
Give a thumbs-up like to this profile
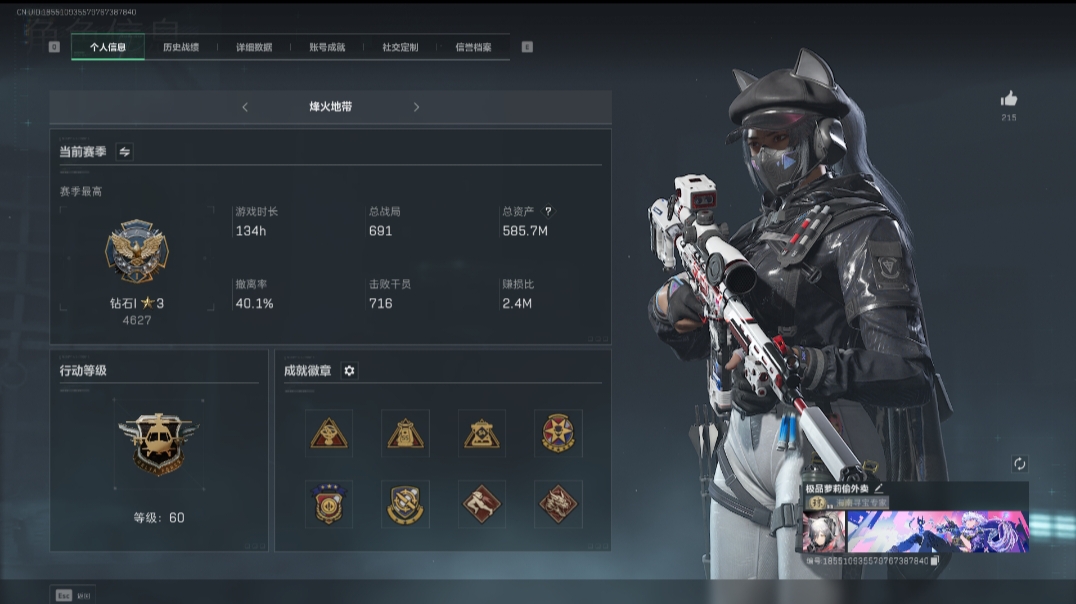pos(1009,99)
